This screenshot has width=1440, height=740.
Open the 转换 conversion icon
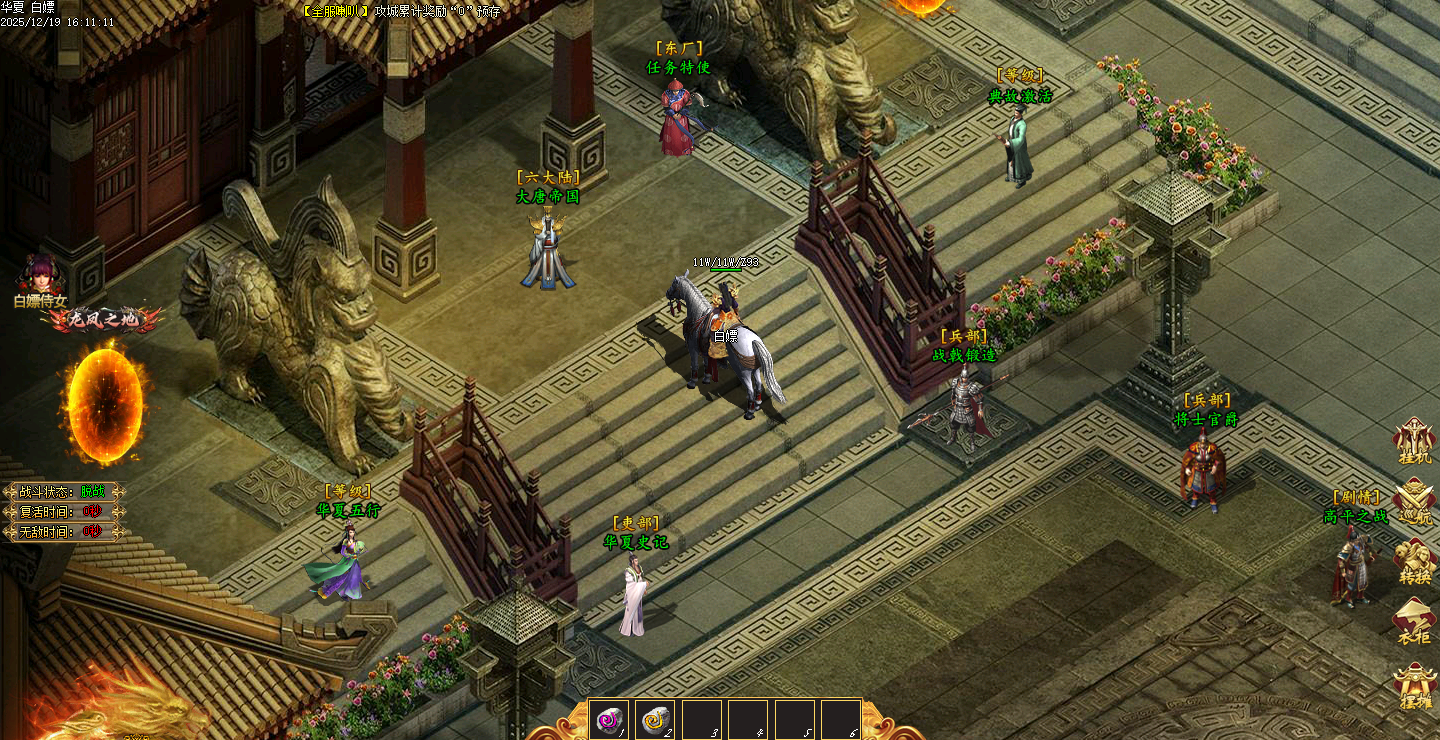[1414, 561]
